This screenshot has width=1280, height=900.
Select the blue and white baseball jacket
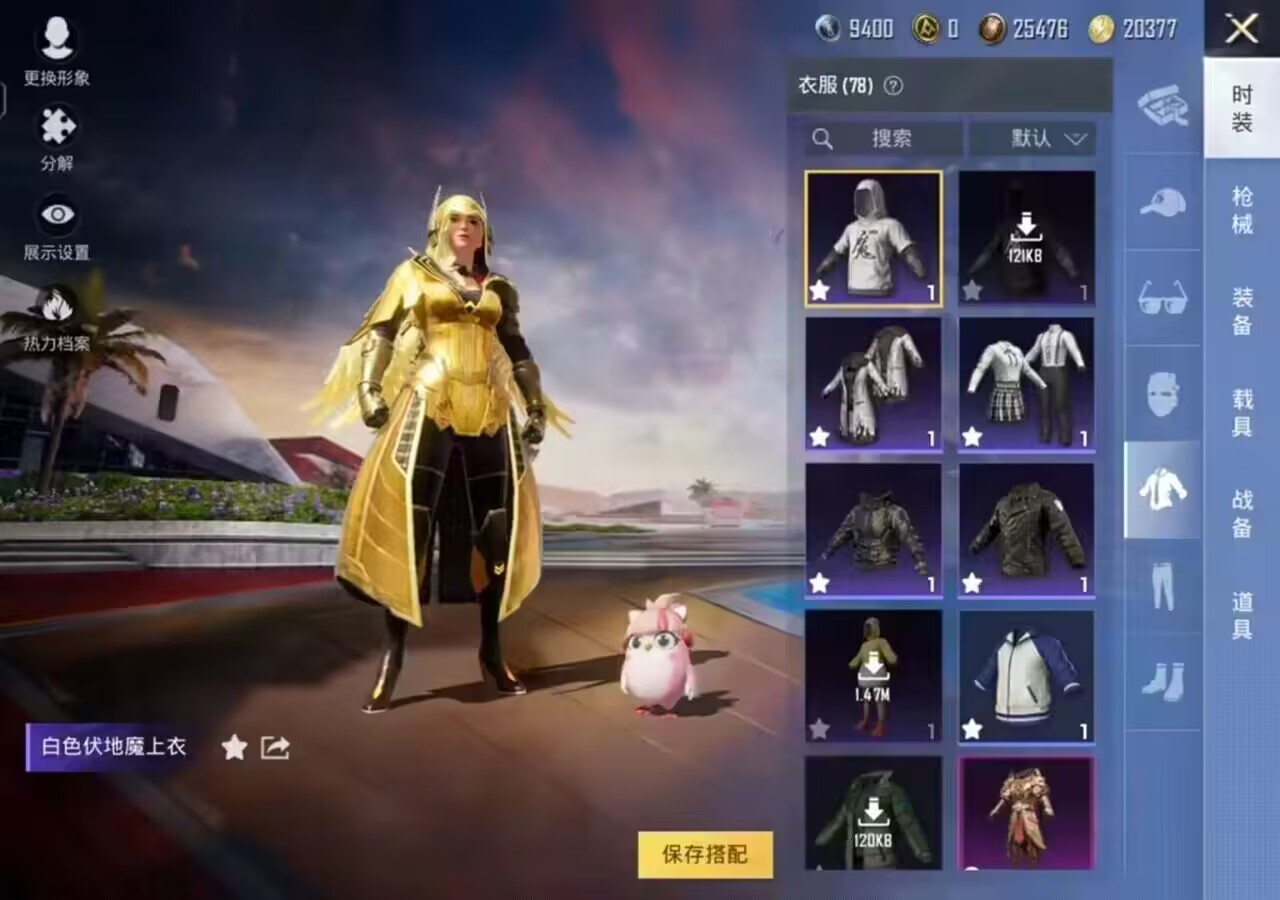pos(1026,676)
